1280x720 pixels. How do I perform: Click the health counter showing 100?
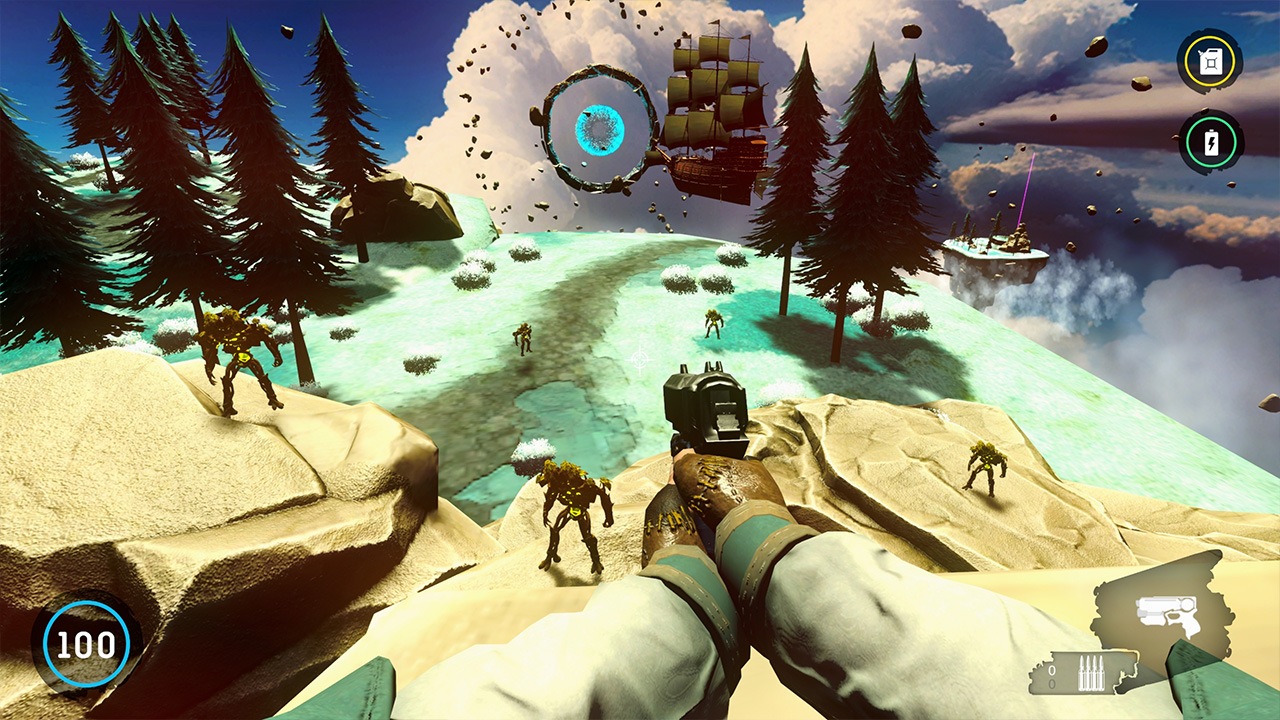[x=88, y=642]
